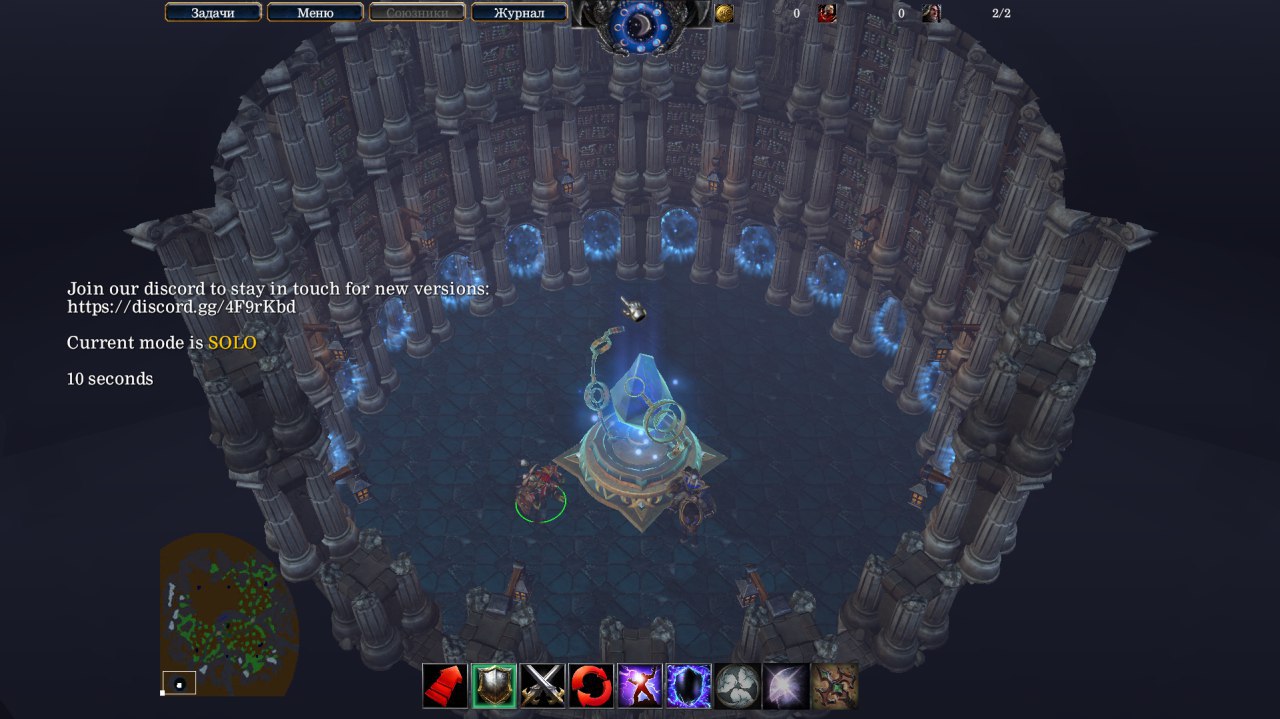The height and width of the screenshot is (719, 1280).
Task: Click the day-night moon clock
Action: [641, 24]
